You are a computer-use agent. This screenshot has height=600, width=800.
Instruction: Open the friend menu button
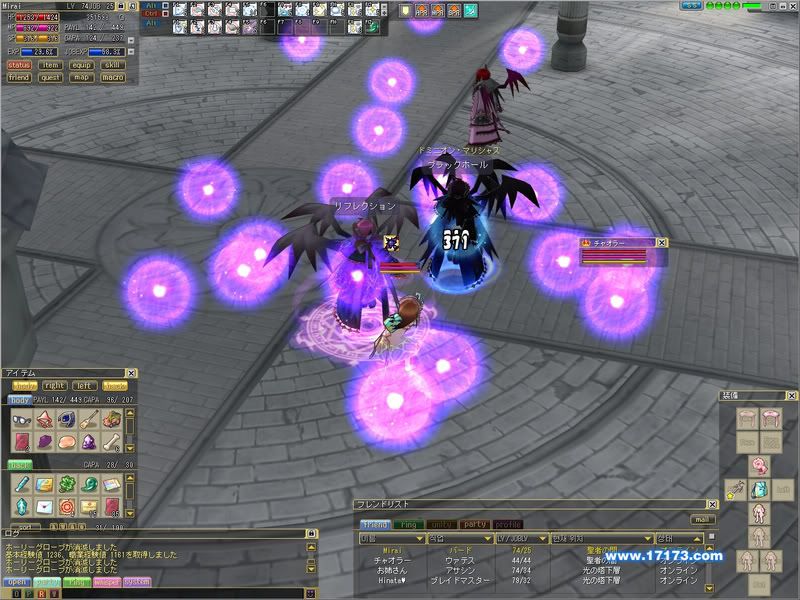(x=19, y=76)
